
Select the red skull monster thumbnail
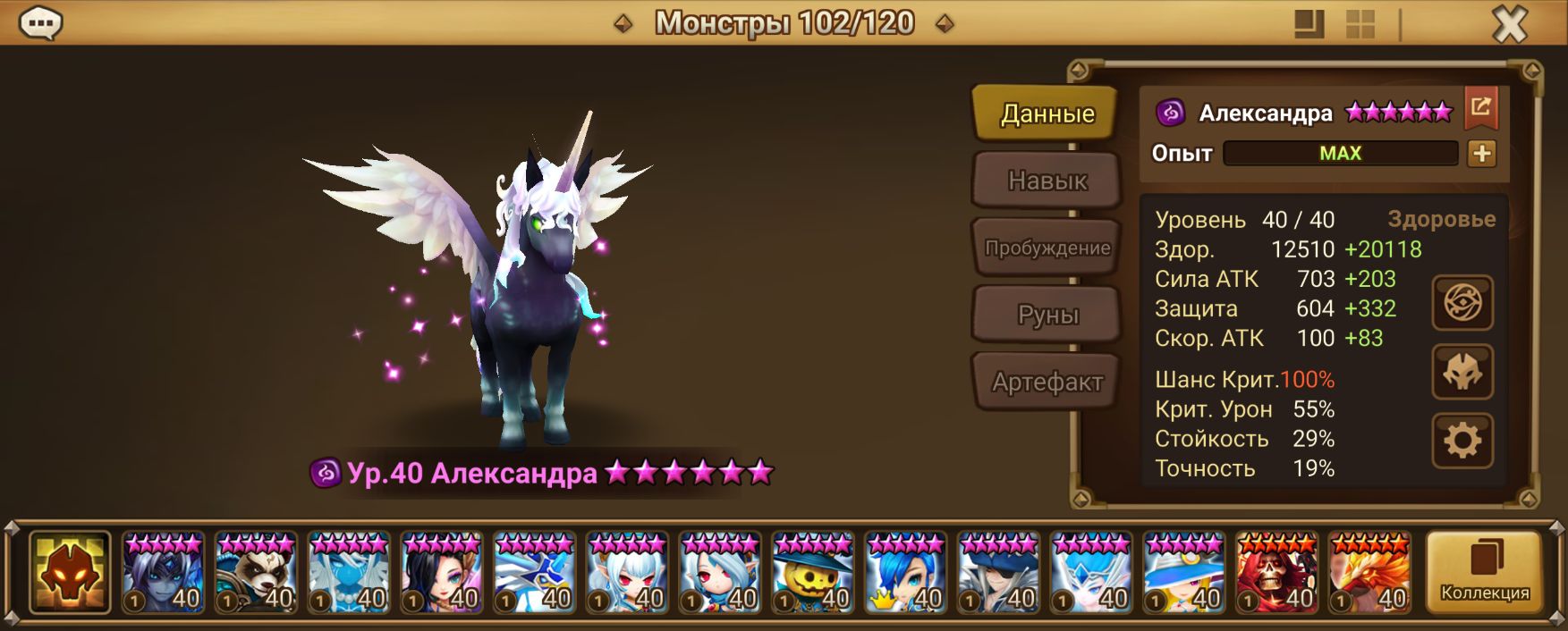1276,573
